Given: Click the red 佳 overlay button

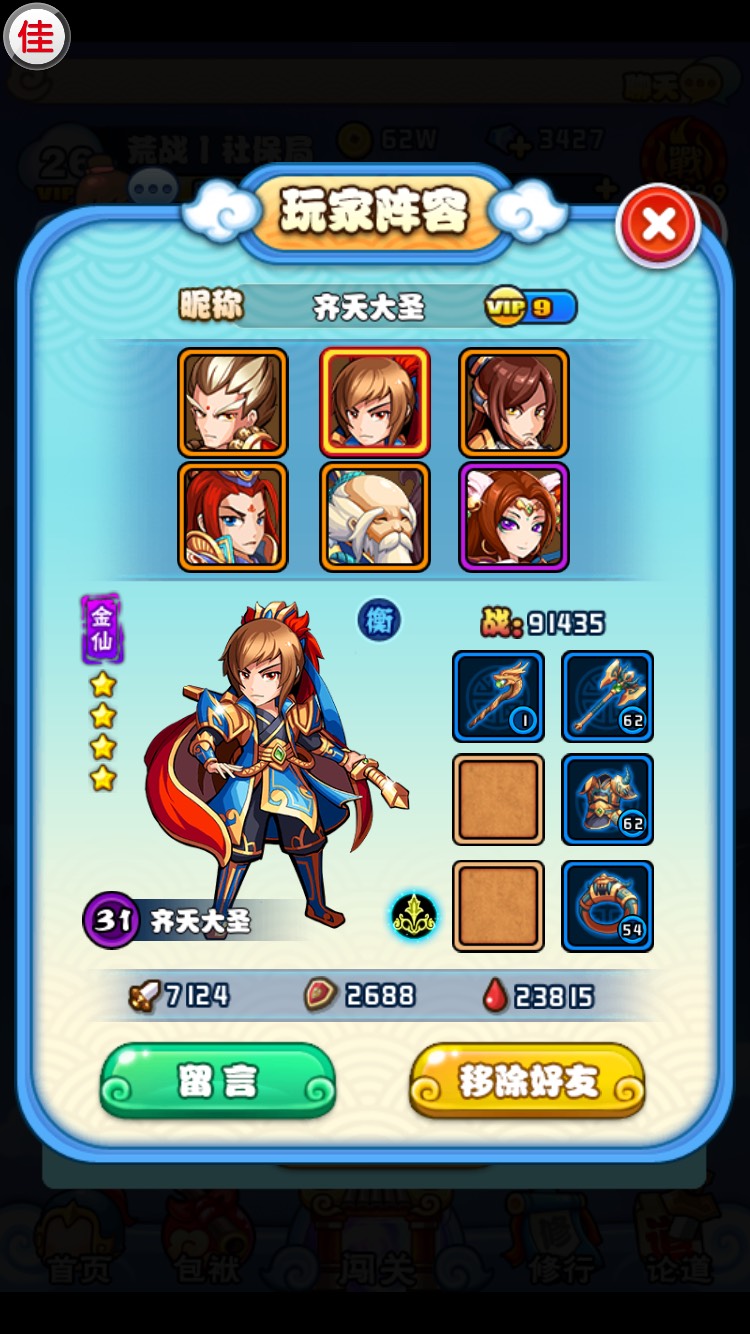Looking at the screenshot, I should pos(37,37).
